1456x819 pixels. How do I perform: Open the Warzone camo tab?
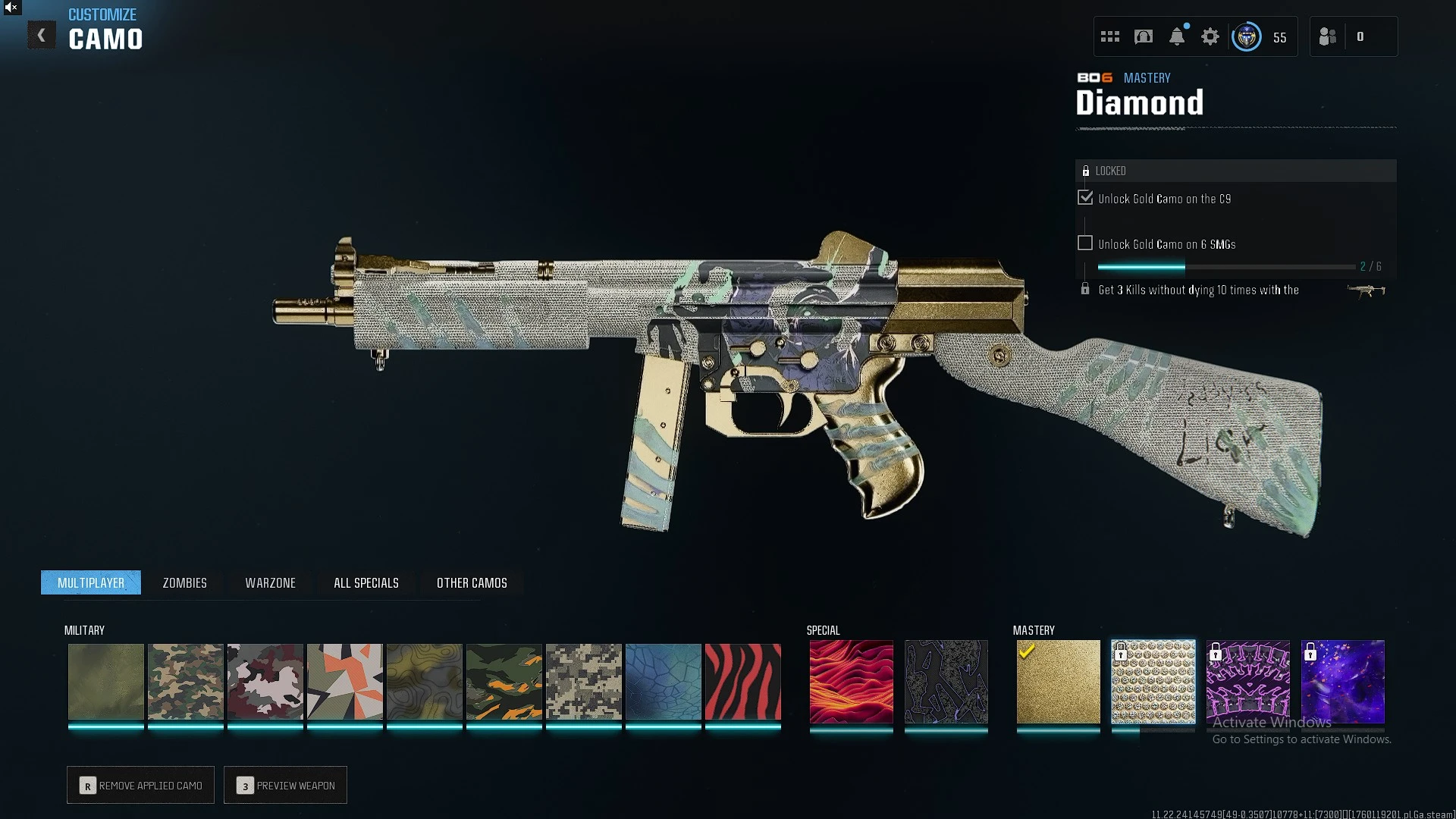[270, 582]
